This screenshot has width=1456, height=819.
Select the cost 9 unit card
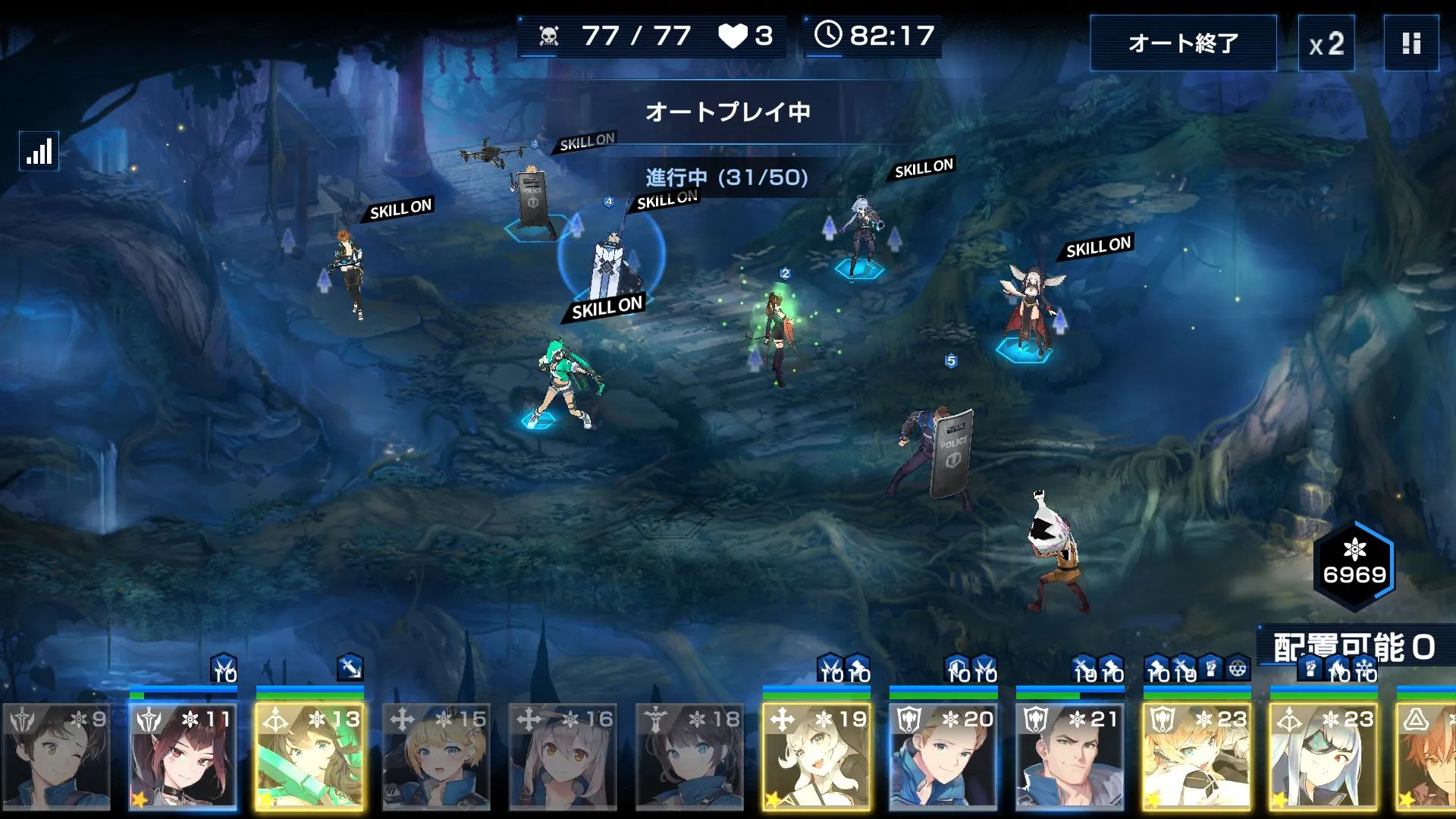57,756
